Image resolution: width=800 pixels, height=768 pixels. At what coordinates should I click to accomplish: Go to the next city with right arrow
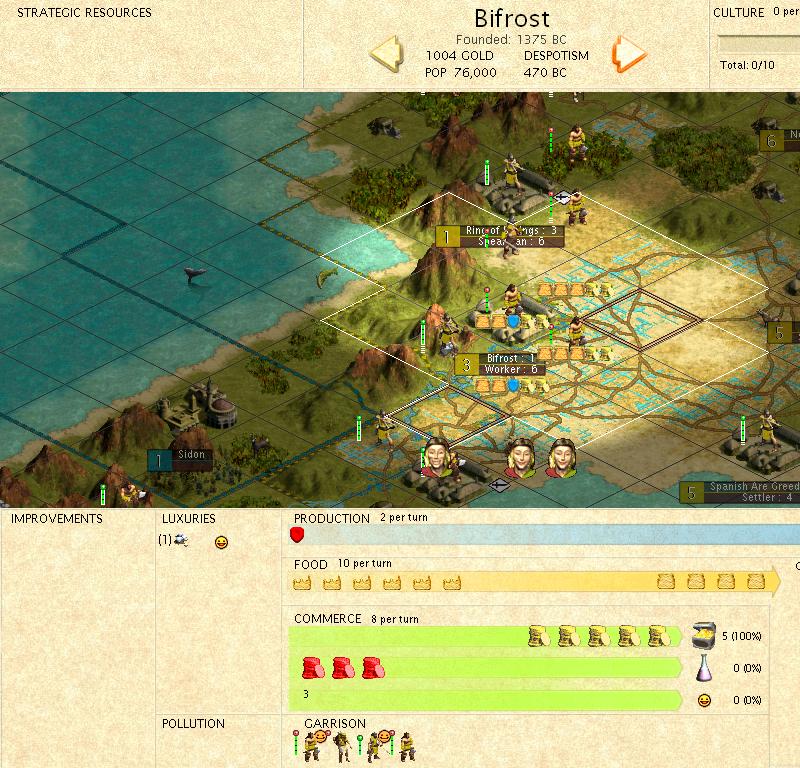click(x=630, y=54)
